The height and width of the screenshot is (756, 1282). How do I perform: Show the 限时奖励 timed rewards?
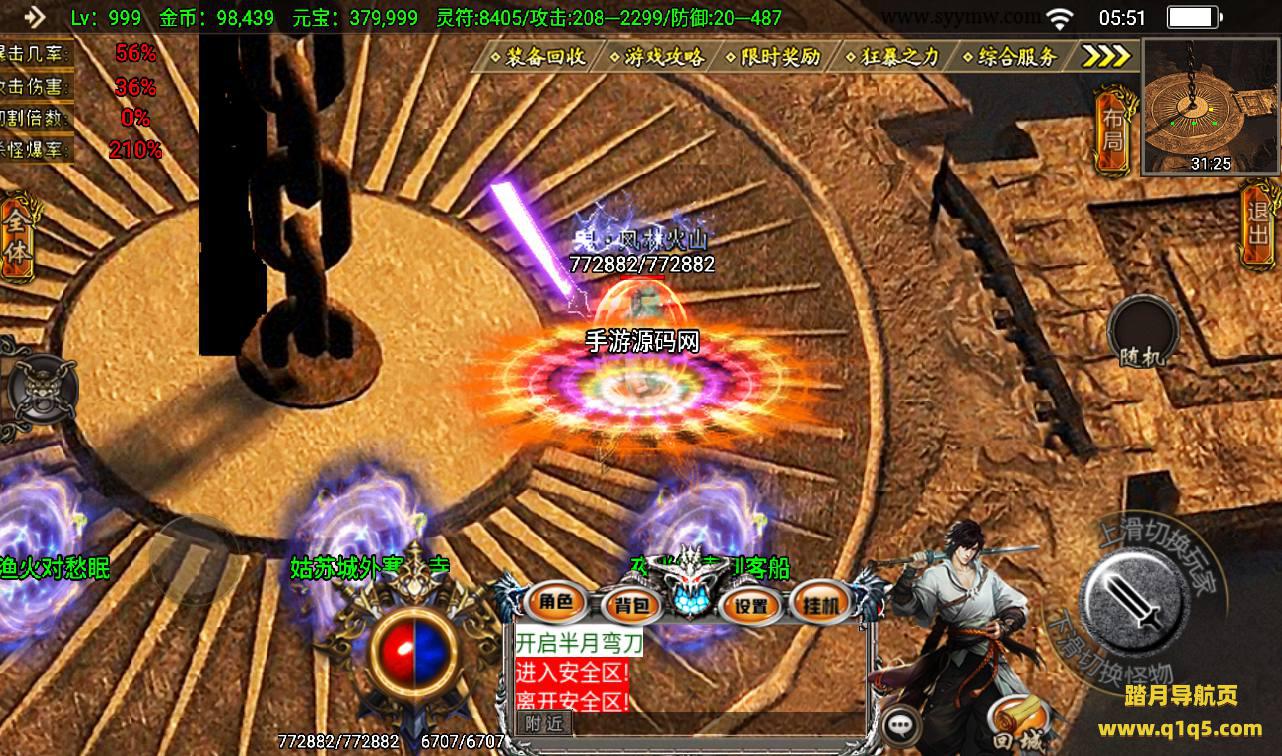point(780,57)
